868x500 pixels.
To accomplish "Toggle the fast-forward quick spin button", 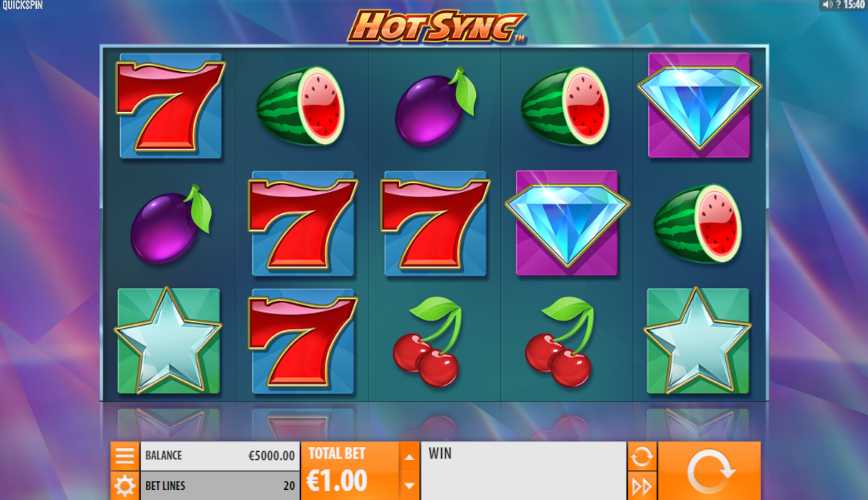I will coord(641,486).
